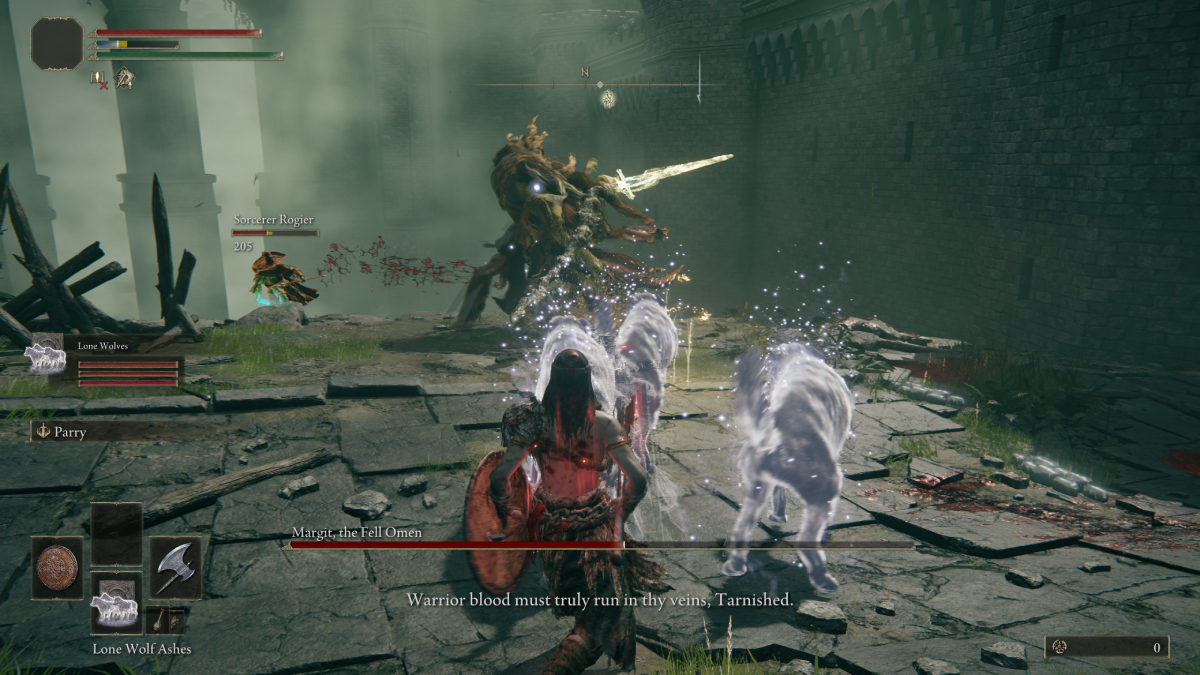Click the compass bar at top
The height and width of the screenshot is (675, 1200).
[x=587, y=85]
